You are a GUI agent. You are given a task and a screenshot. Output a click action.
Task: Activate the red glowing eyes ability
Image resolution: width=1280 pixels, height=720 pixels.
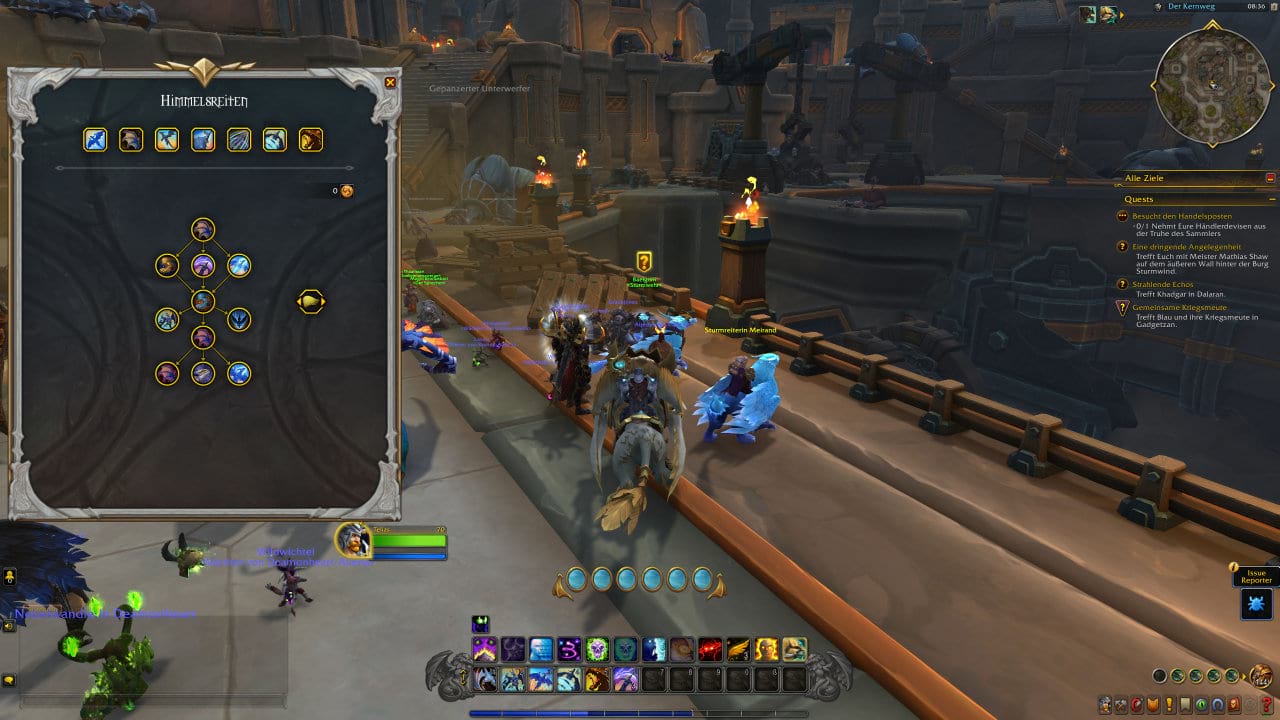710,649
